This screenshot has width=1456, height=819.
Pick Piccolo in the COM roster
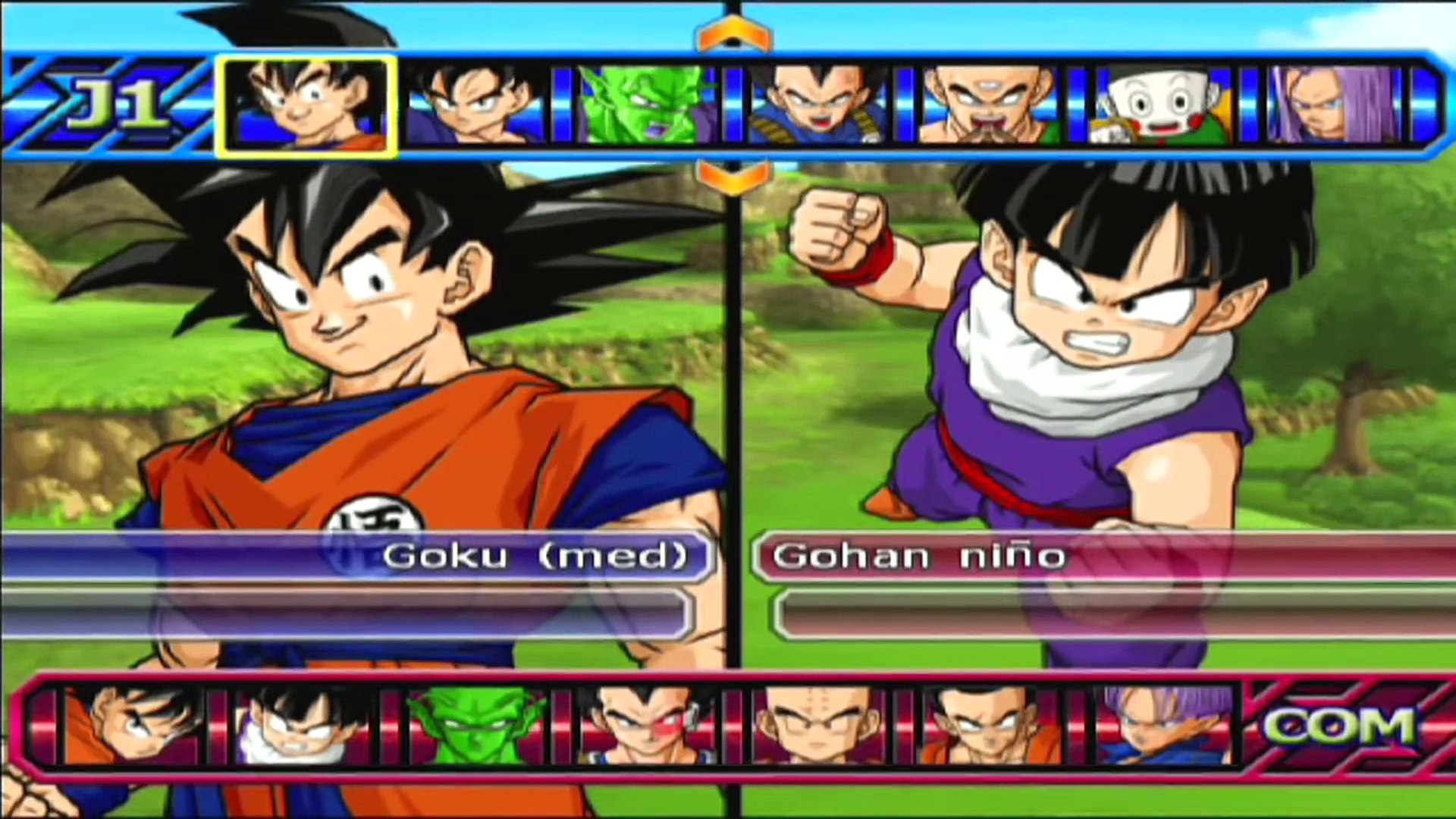[x=475, y=726]
